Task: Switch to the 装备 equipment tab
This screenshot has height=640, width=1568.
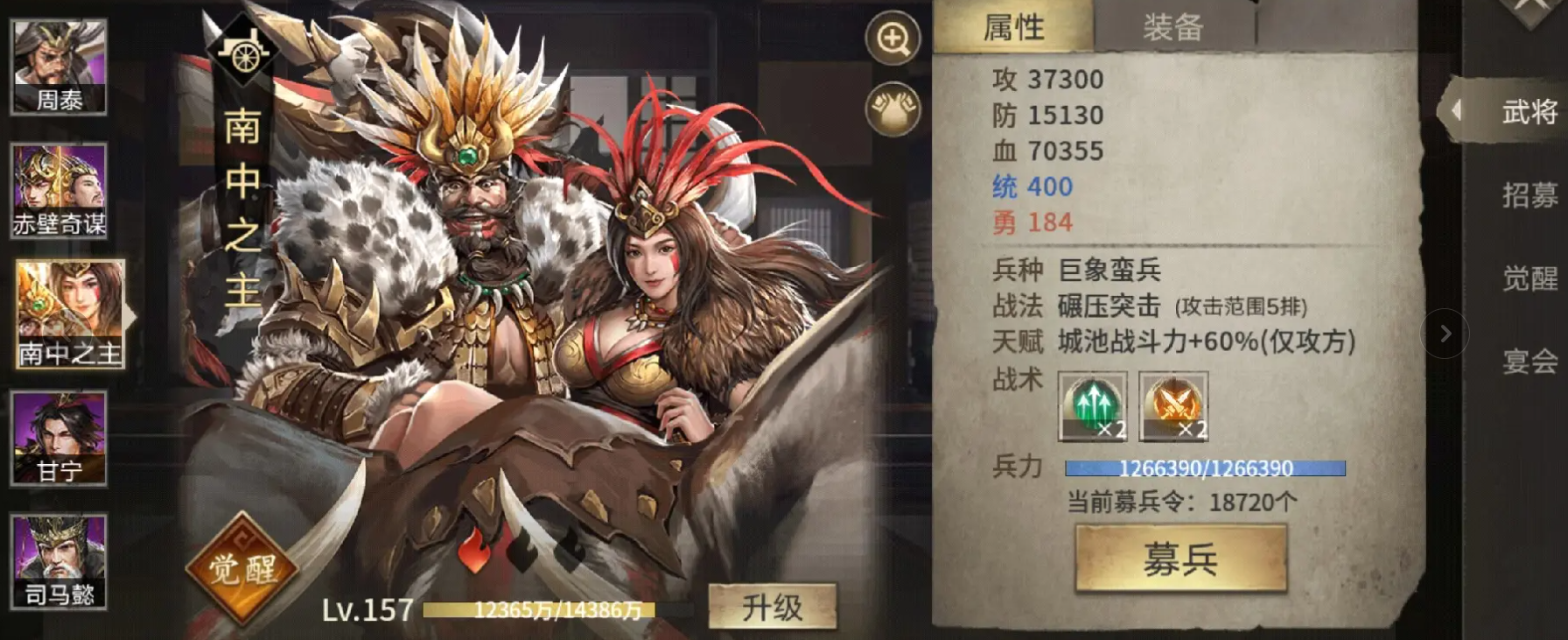Action: pyautogui.click(x=1173, y=29)
